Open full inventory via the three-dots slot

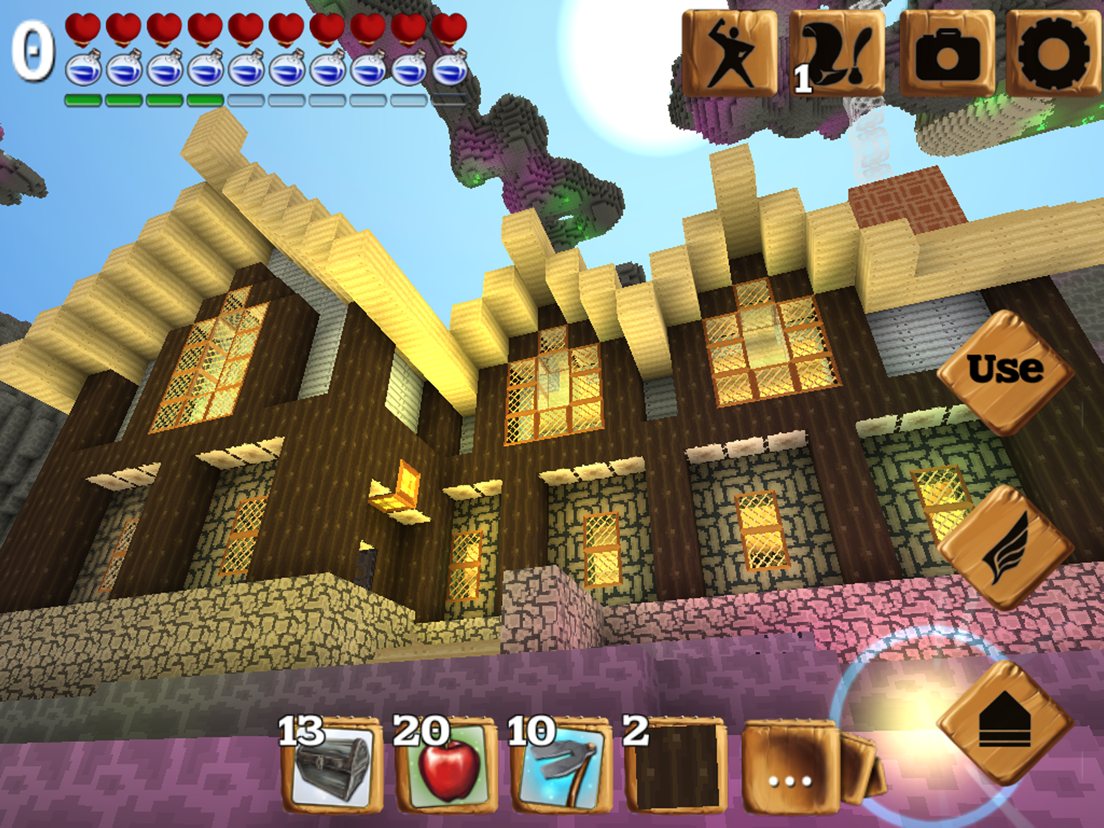tap(789, 767)
